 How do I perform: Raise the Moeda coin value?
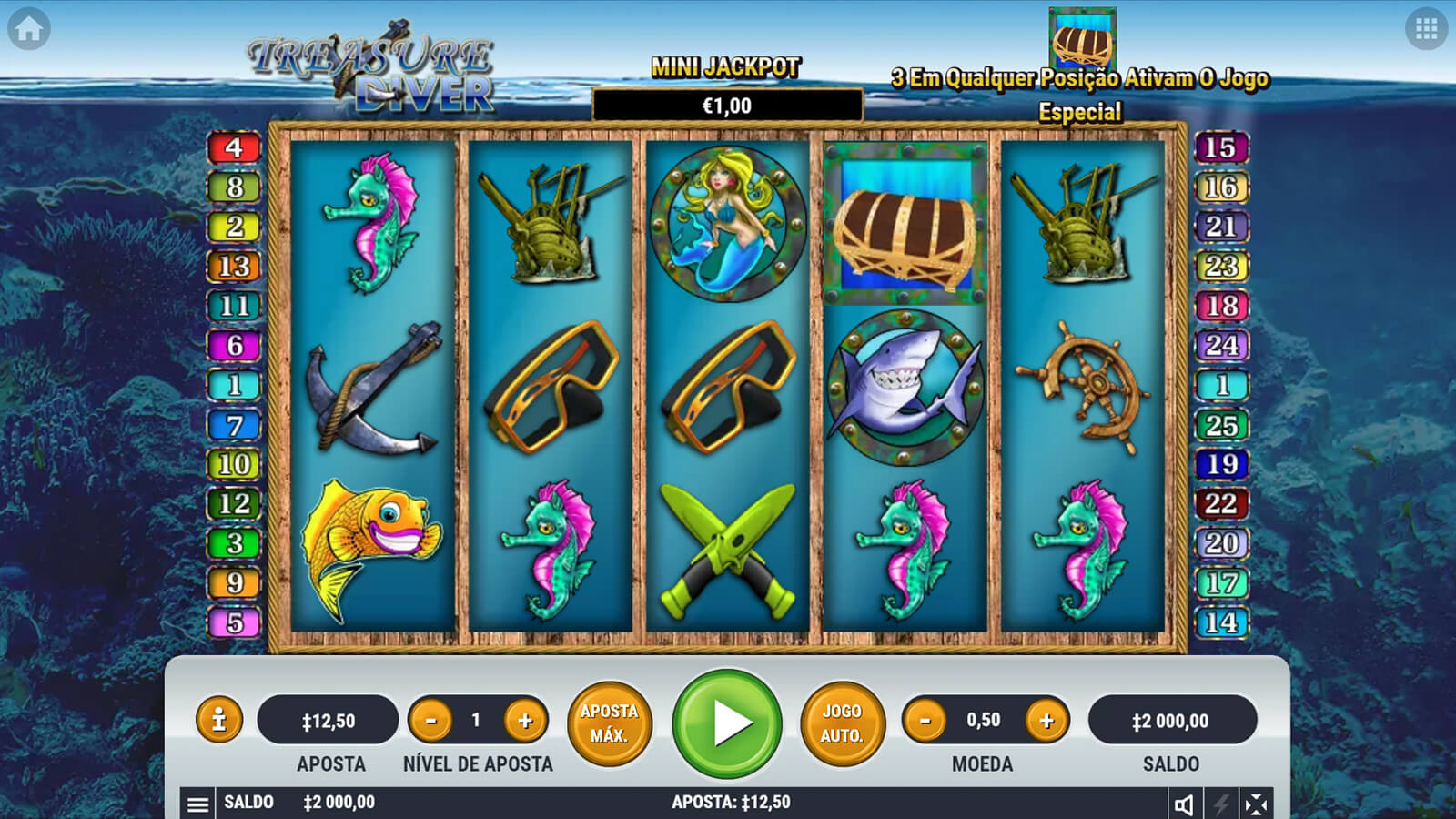[x=1046, y=721]
